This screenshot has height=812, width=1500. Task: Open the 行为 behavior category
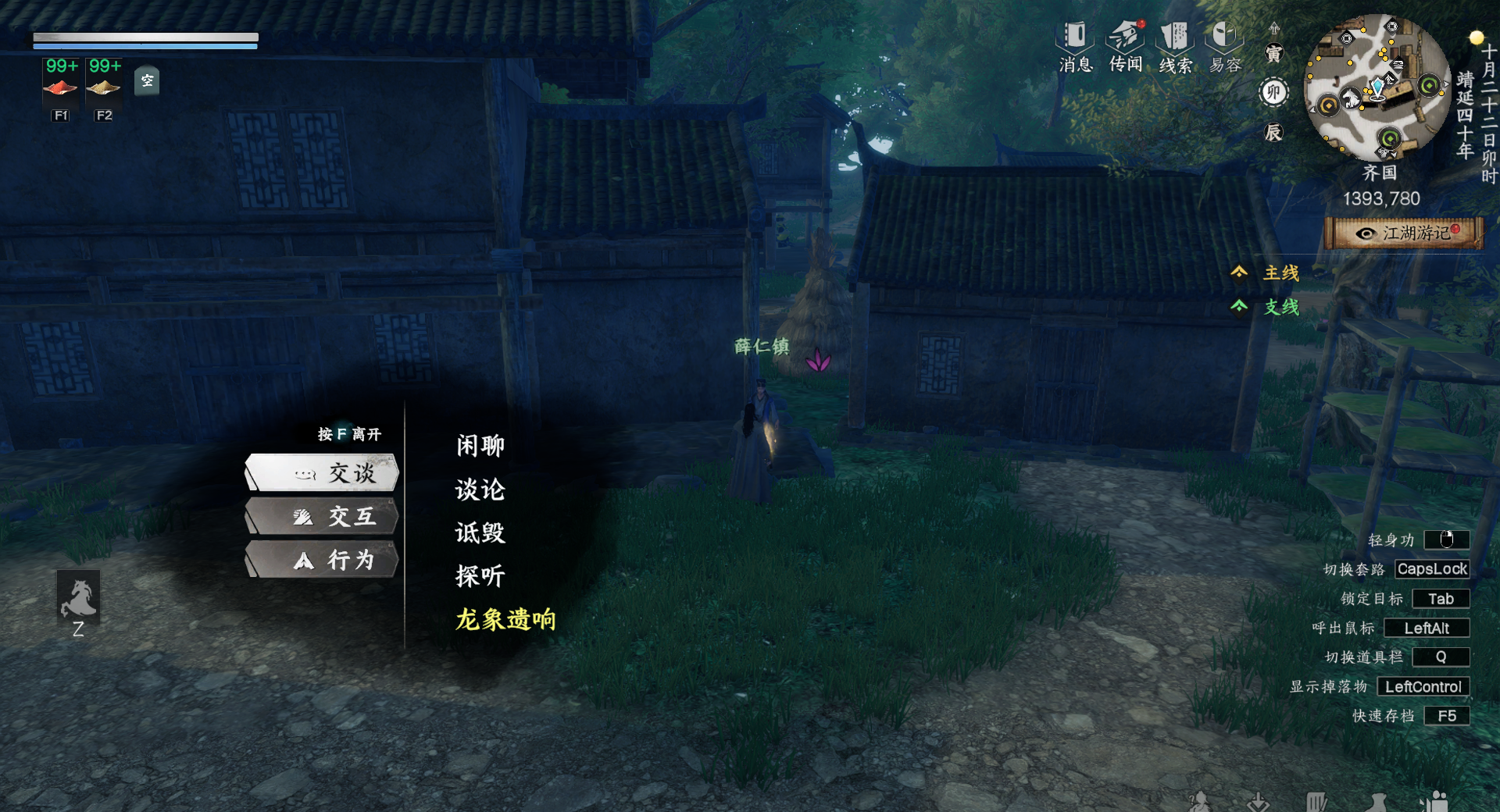click(322, 560)
